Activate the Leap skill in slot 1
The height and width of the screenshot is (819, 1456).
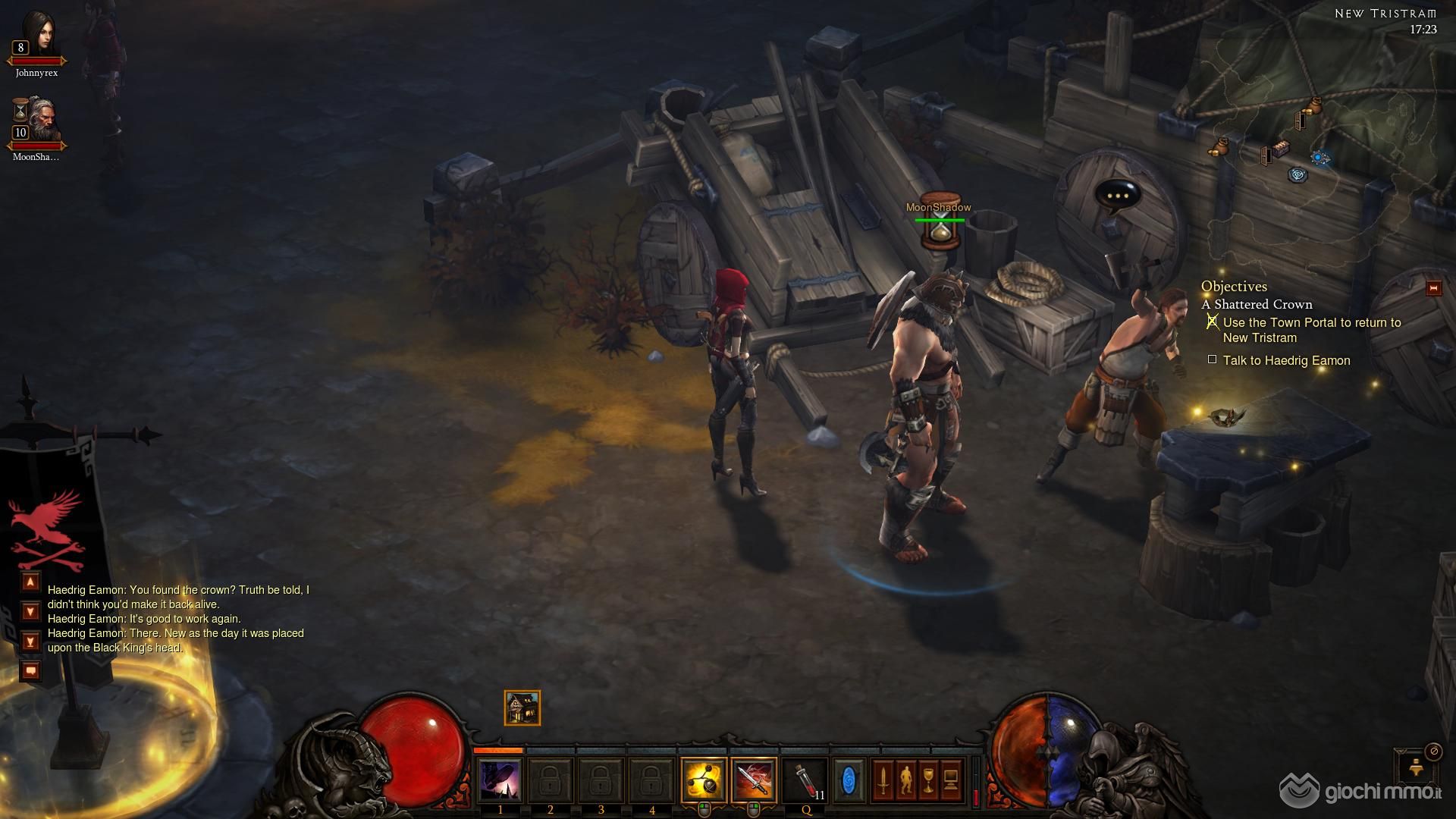[500, 780]
